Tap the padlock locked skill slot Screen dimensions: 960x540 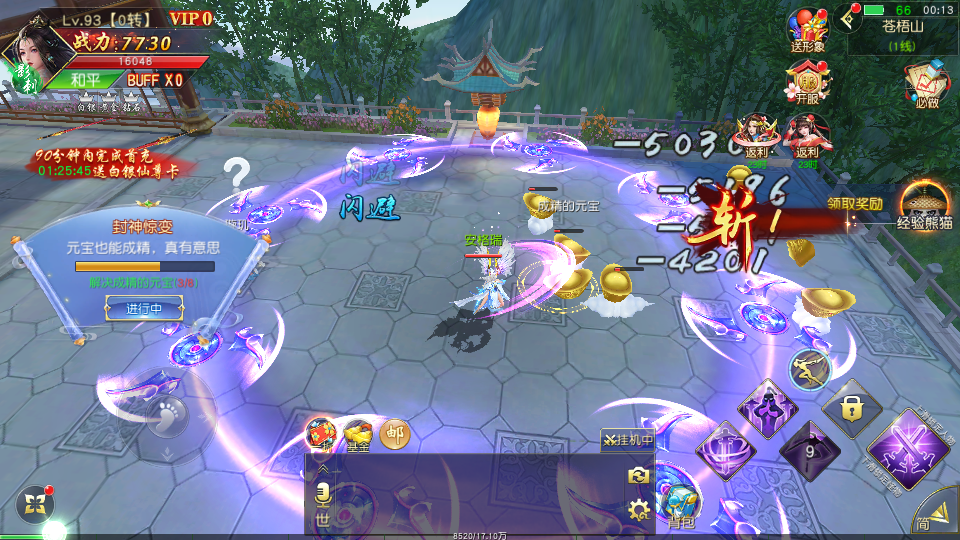click(x=851, y=407)
